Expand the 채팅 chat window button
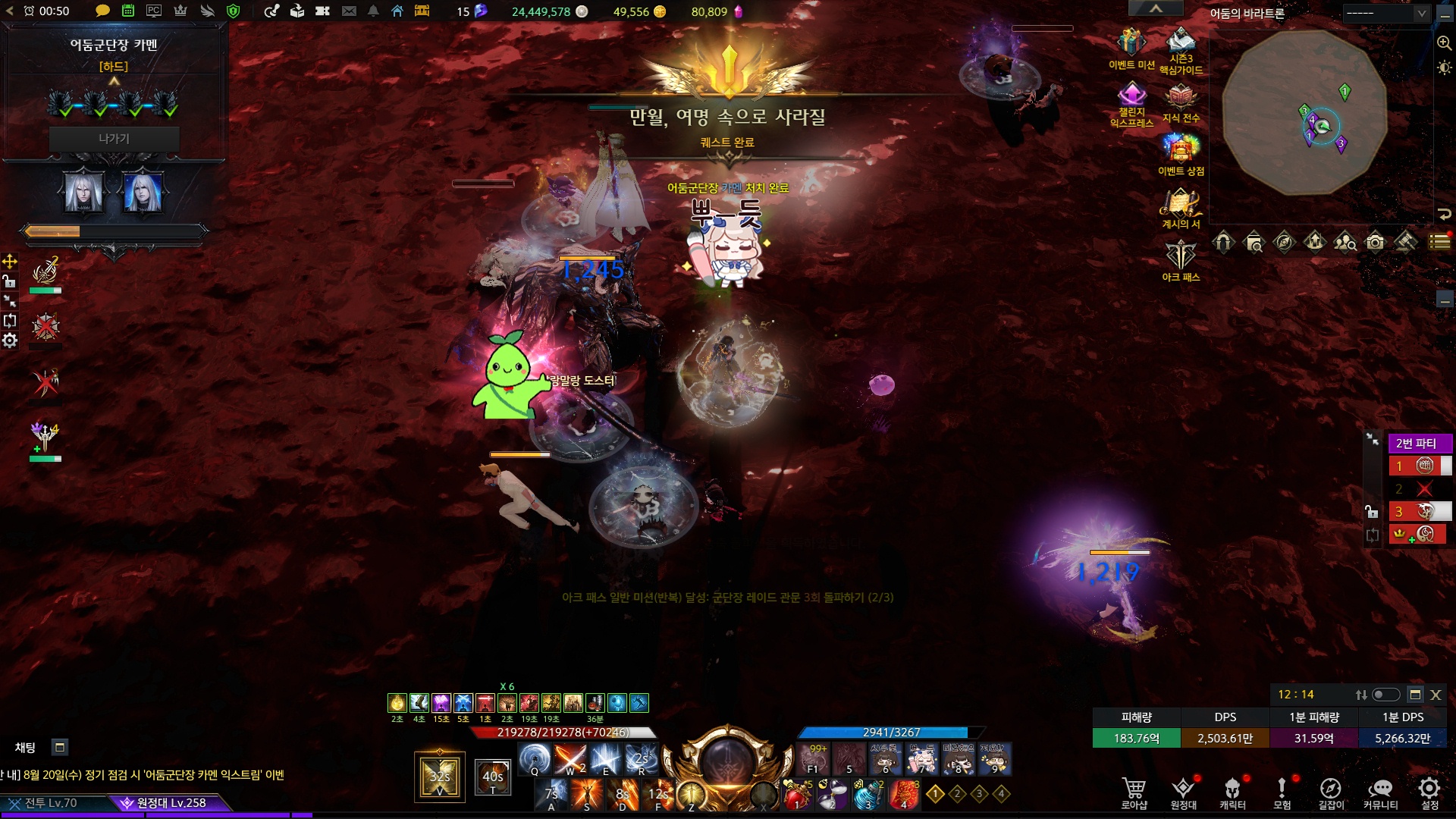Viewport: 1456px width, 819px height. (x=60, y=748)
